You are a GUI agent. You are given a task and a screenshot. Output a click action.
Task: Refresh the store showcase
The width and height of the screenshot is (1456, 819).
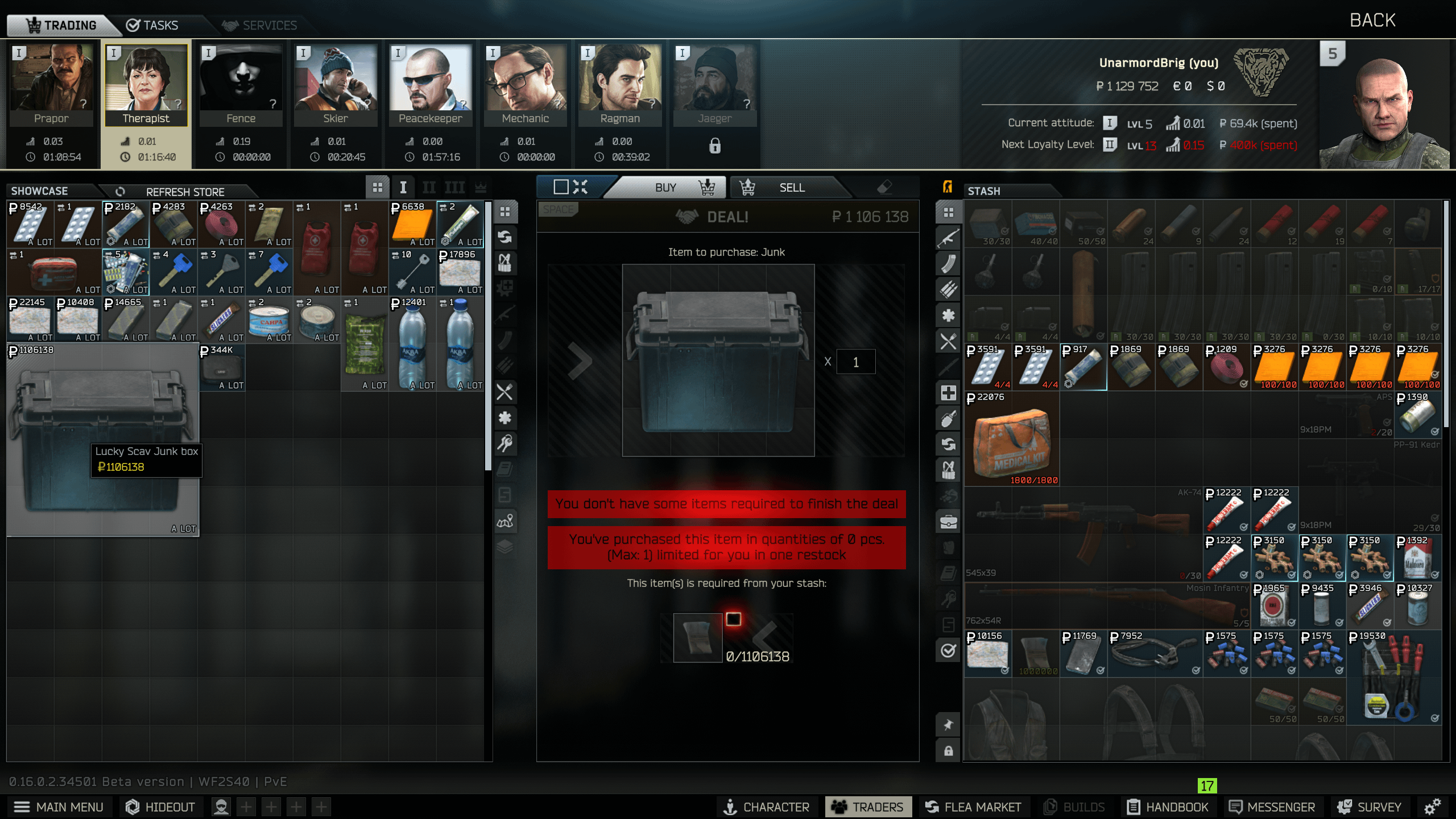tap(176, 192)
